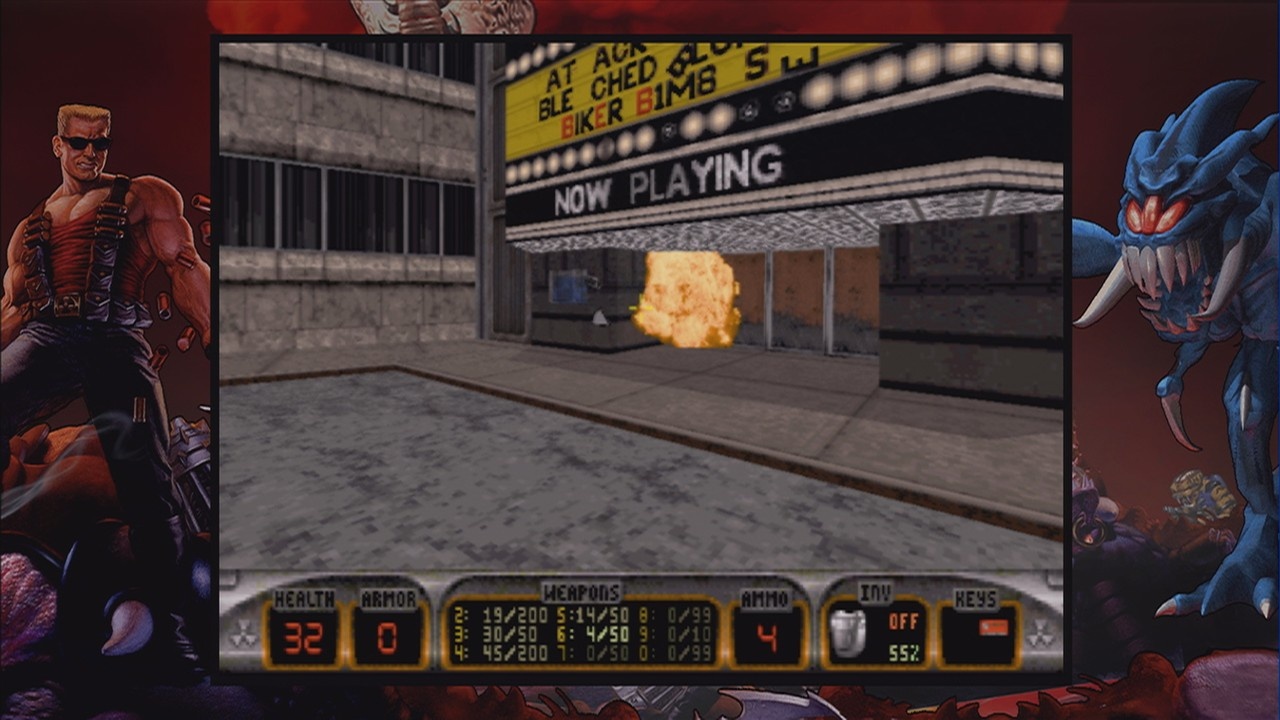Click the radiation trefoil icon left of HEALTH
The image size is (1280, 720).
click(x=245, y=632)
